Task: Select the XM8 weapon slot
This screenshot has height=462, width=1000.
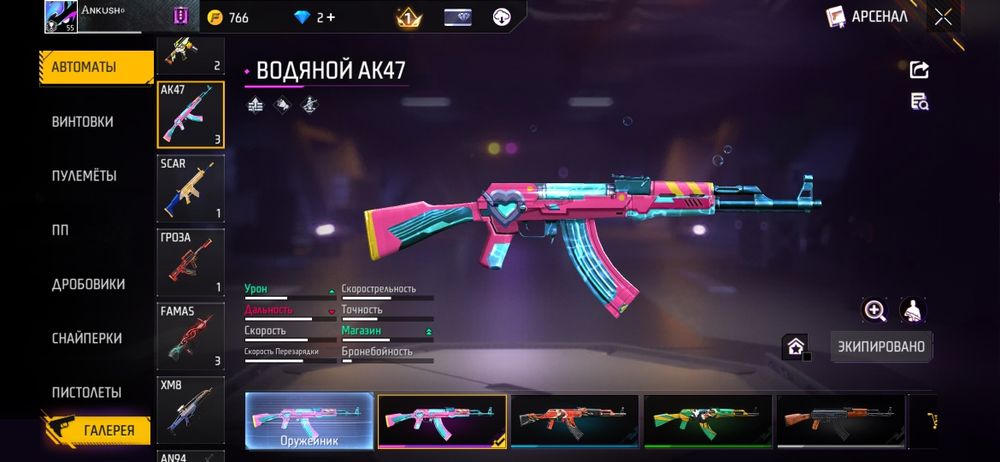Action: coord(190,409)
